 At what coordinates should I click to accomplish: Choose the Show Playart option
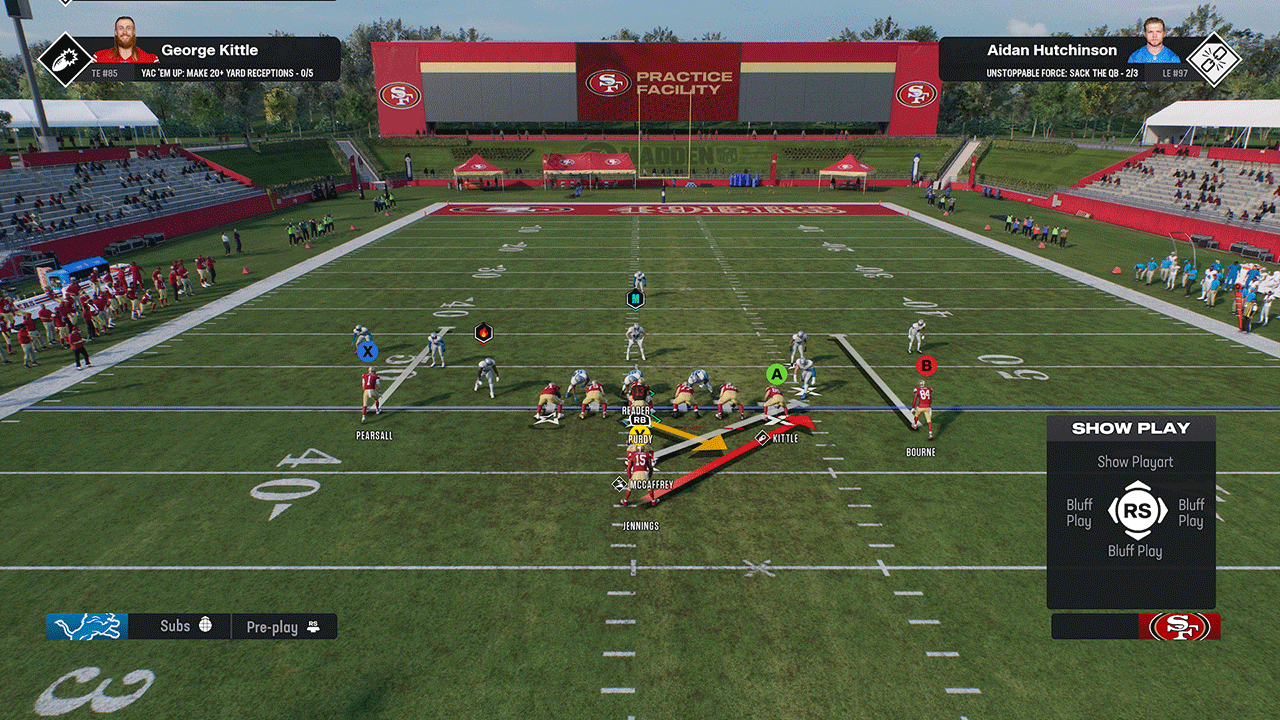coord(1135,462)
